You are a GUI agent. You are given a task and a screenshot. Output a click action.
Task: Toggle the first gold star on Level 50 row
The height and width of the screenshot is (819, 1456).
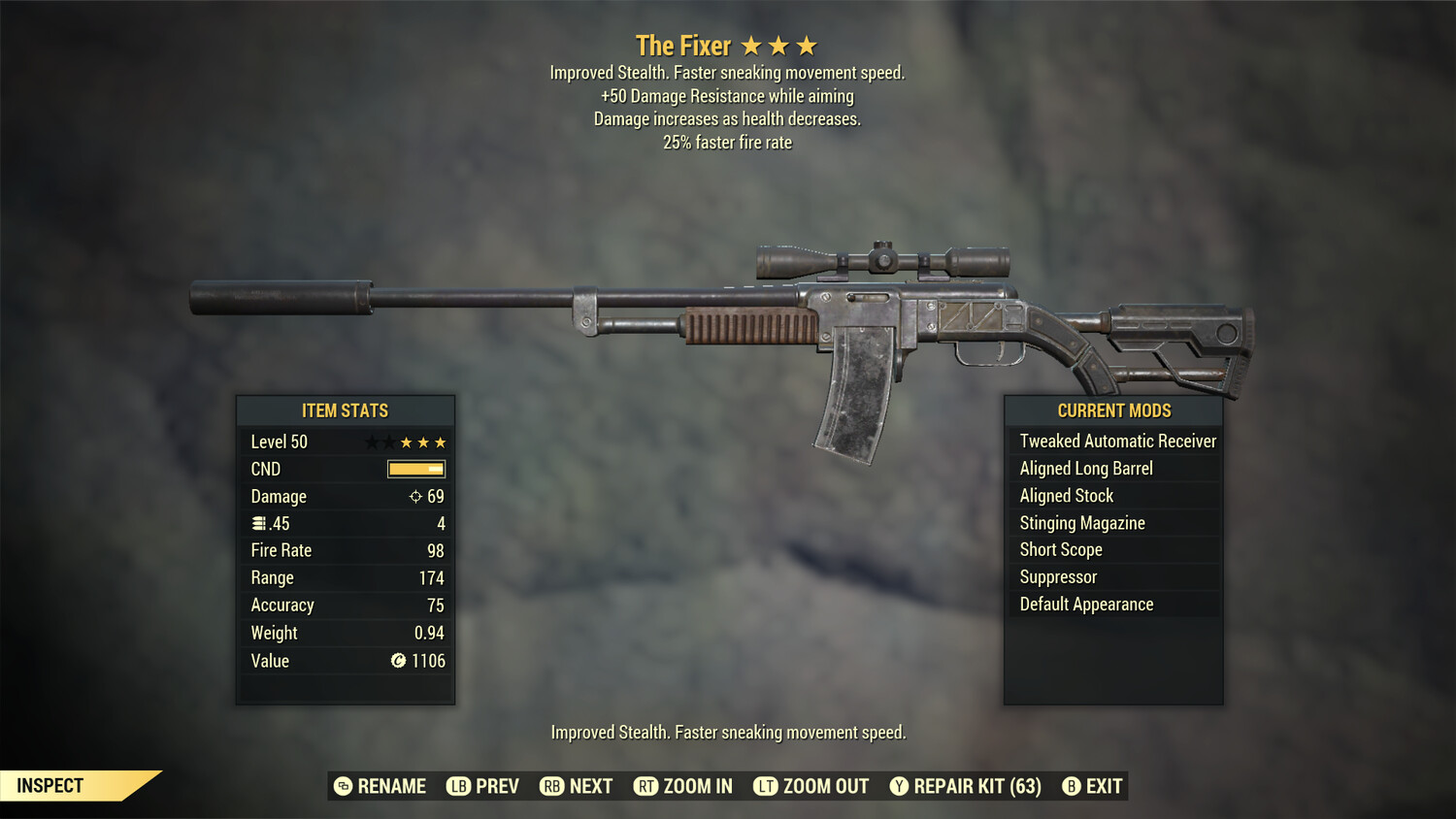click(x=408, y=442)
